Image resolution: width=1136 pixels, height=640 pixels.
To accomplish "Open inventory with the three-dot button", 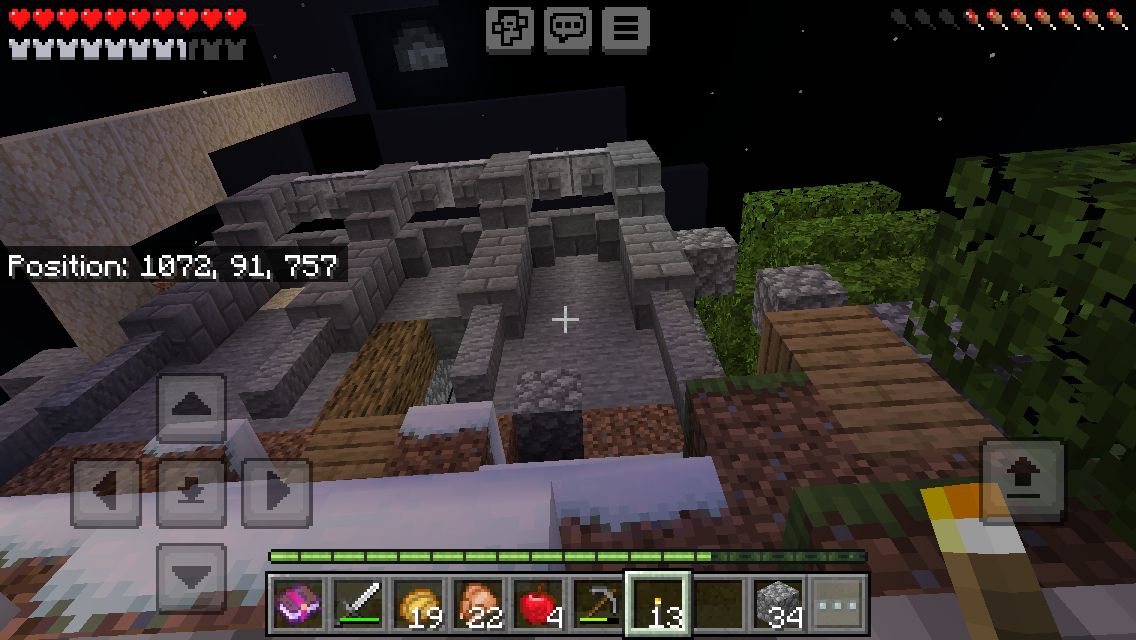I will (x=838, y=605).
